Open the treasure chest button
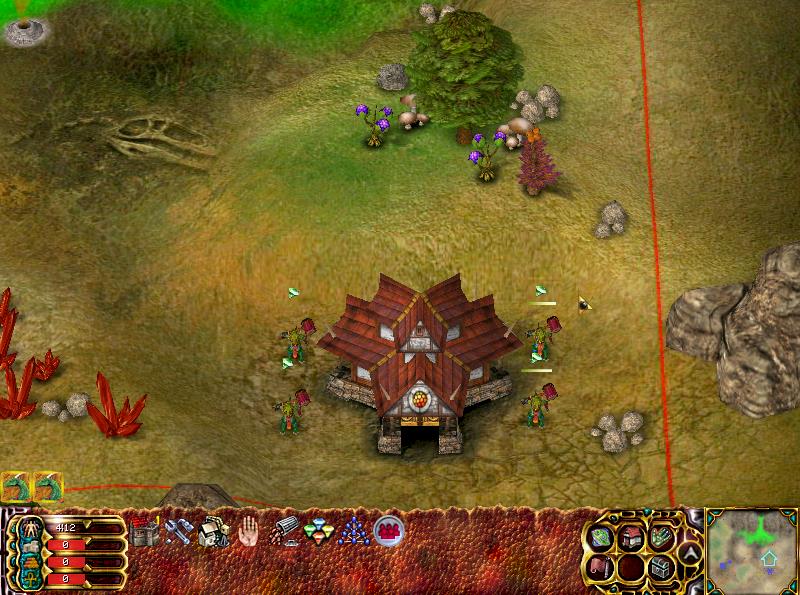800x595 pixels. (661, 567)
